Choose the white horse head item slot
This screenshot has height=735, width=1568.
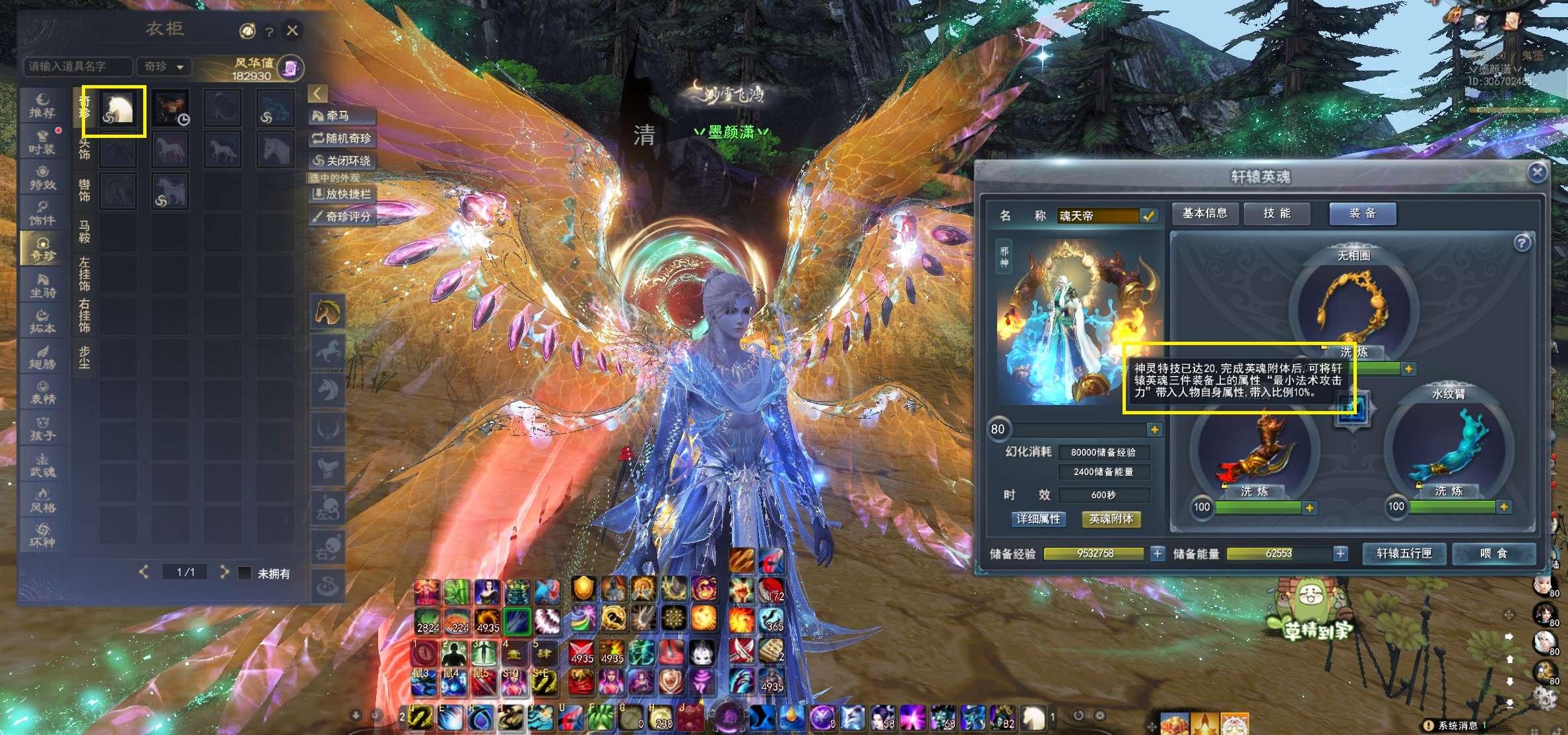click(118, 109)
